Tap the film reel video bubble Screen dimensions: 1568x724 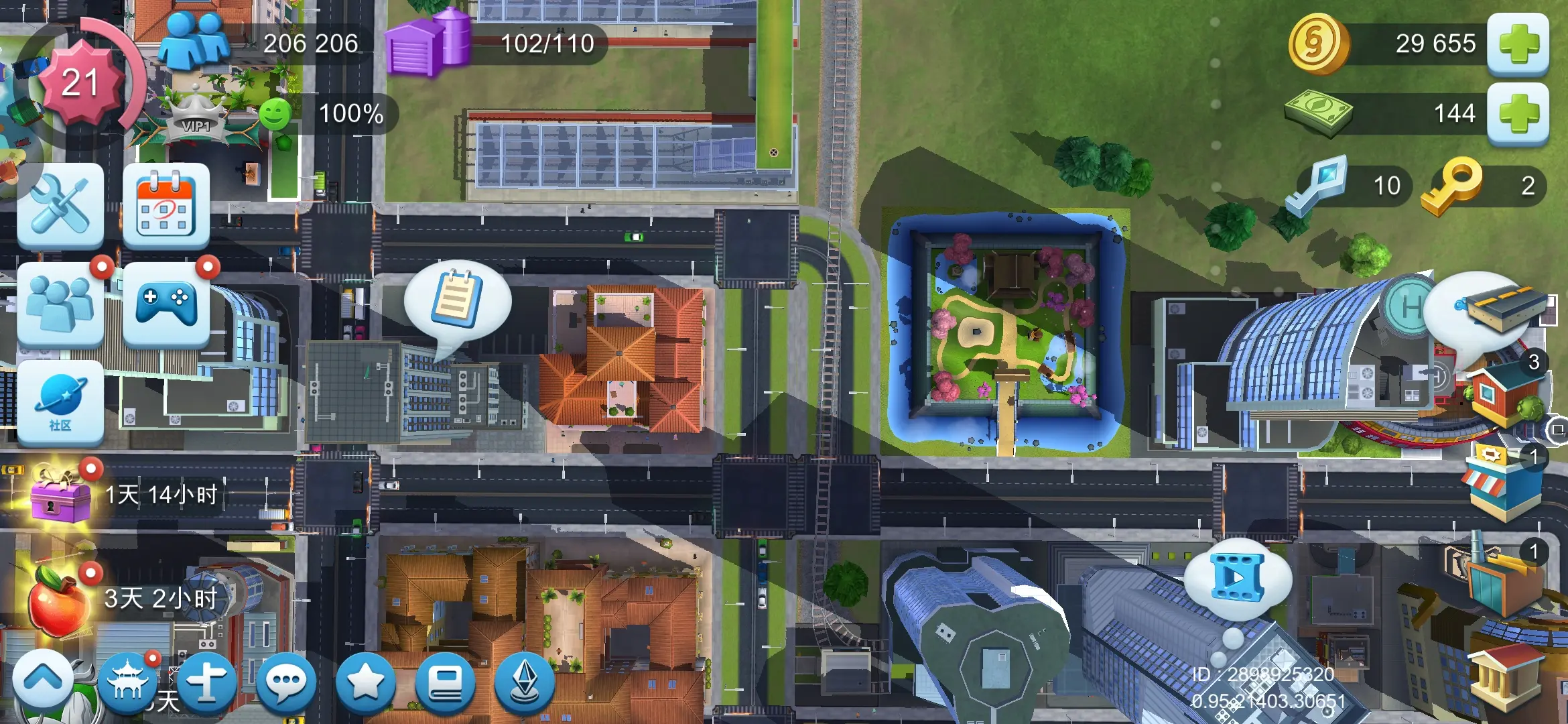(x=1238, y=577)
